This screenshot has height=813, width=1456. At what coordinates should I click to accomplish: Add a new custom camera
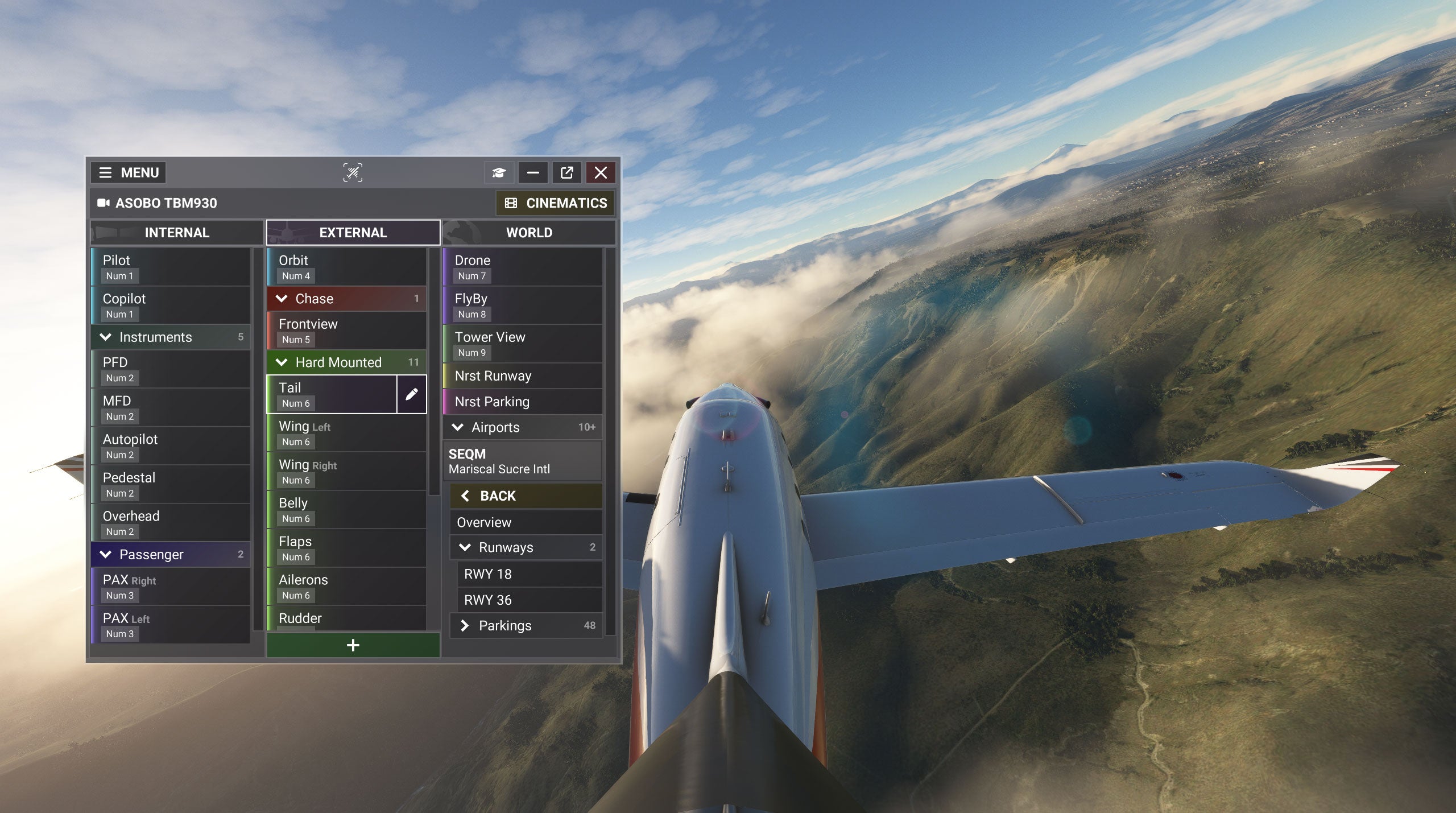point(353,645)
